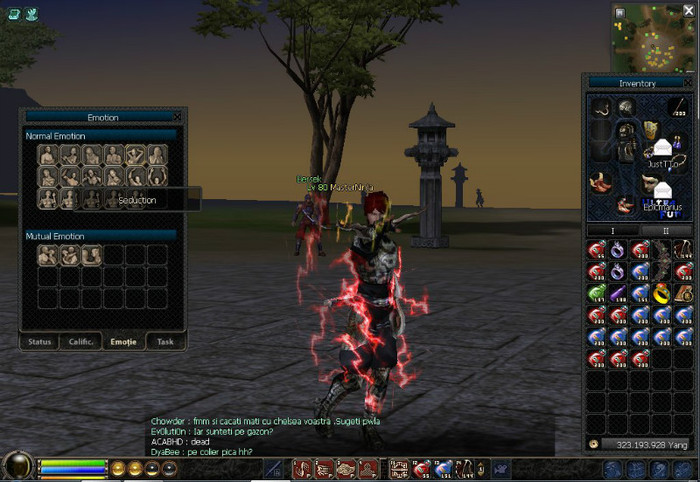Select the Task tab
The width and height of the screenshot is (700, 482).
click(165, 341)
